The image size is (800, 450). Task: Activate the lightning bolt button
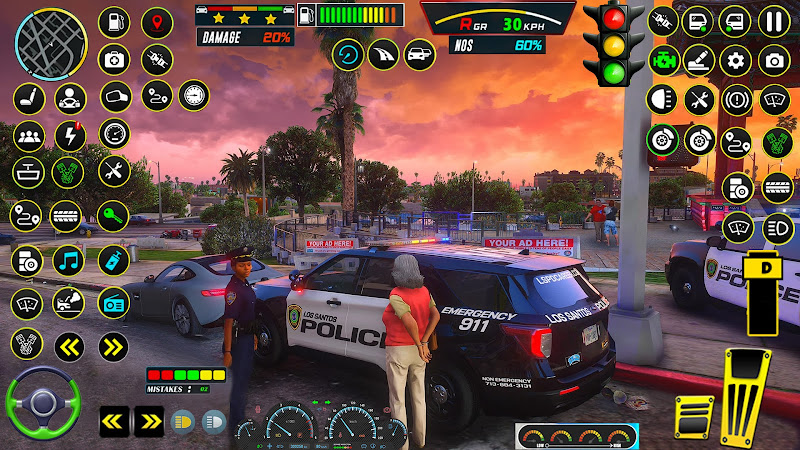(70, 135)
